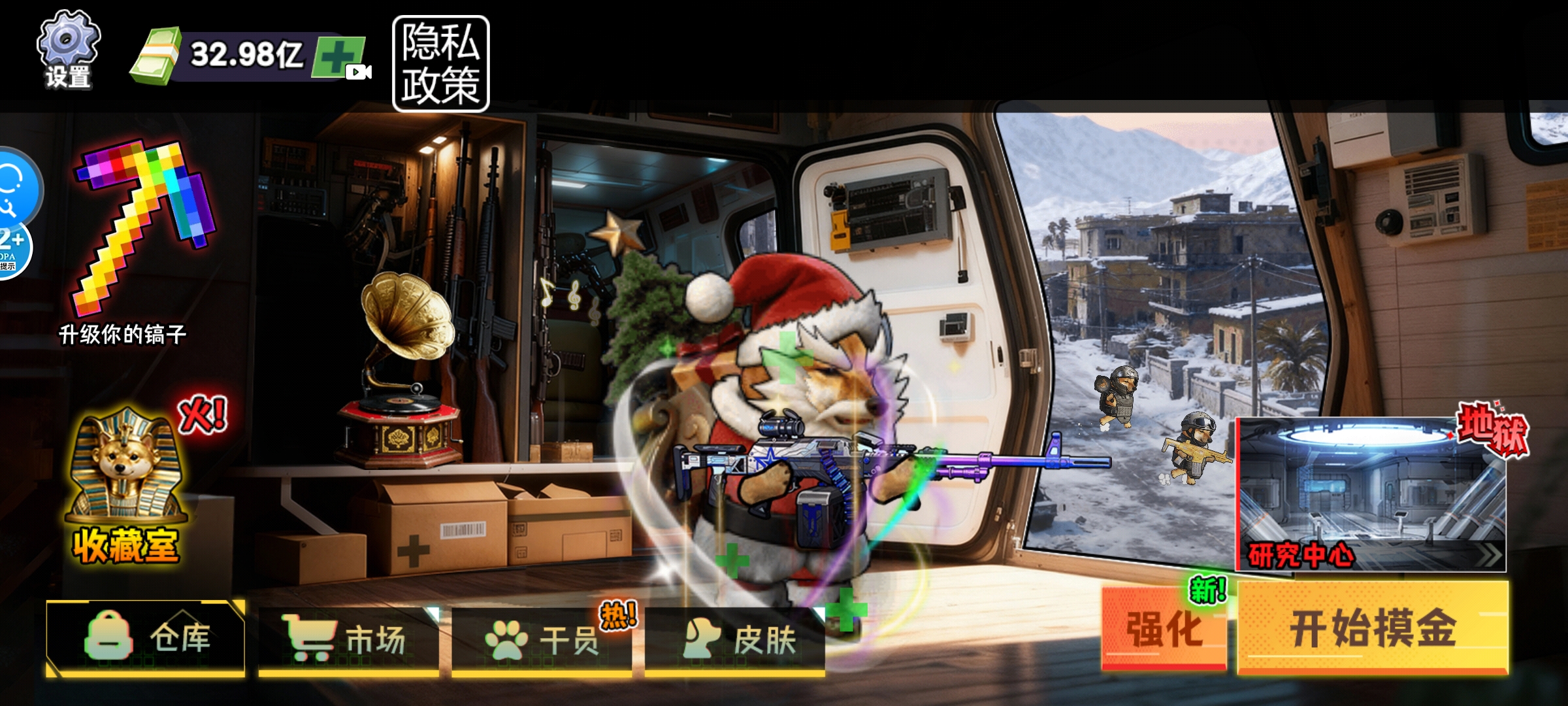Open the 仓库 warehouse
This screenshot has height=706, width=1568.
click(146, 637)
